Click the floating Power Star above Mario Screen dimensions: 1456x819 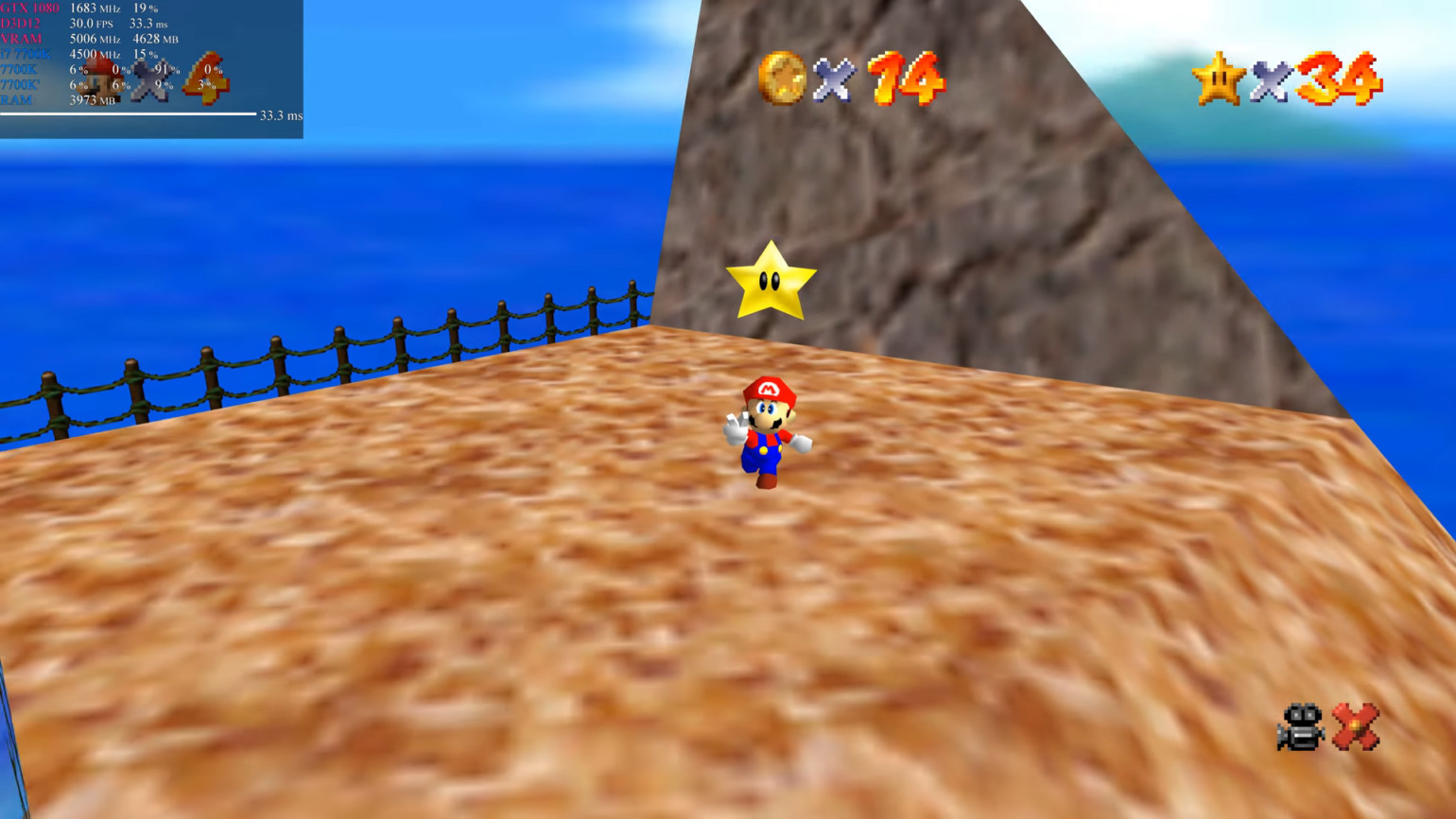coord(772,281)
